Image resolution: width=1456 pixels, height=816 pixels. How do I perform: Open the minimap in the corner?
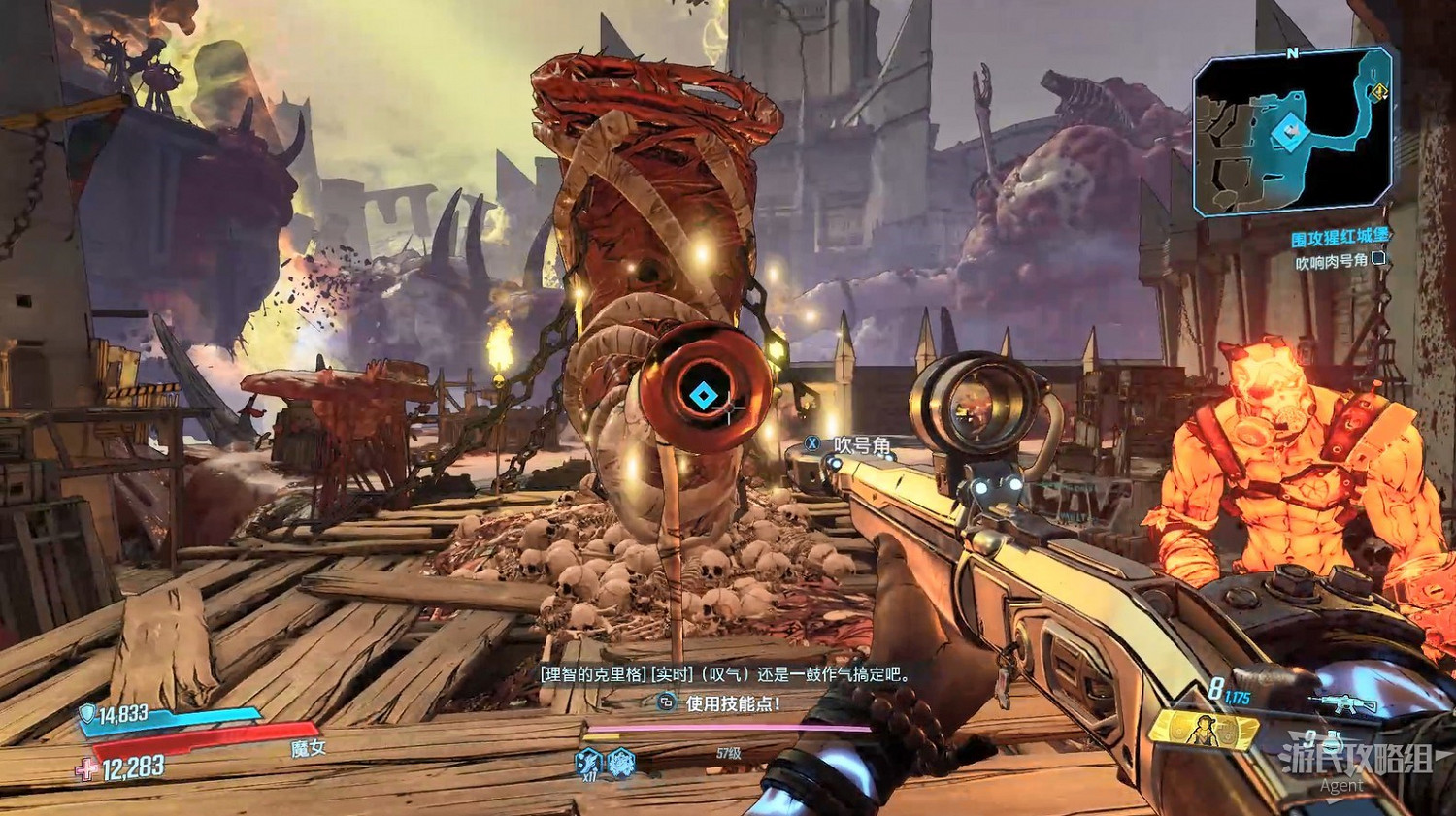pyautogui.click(x=1294, y=135)
